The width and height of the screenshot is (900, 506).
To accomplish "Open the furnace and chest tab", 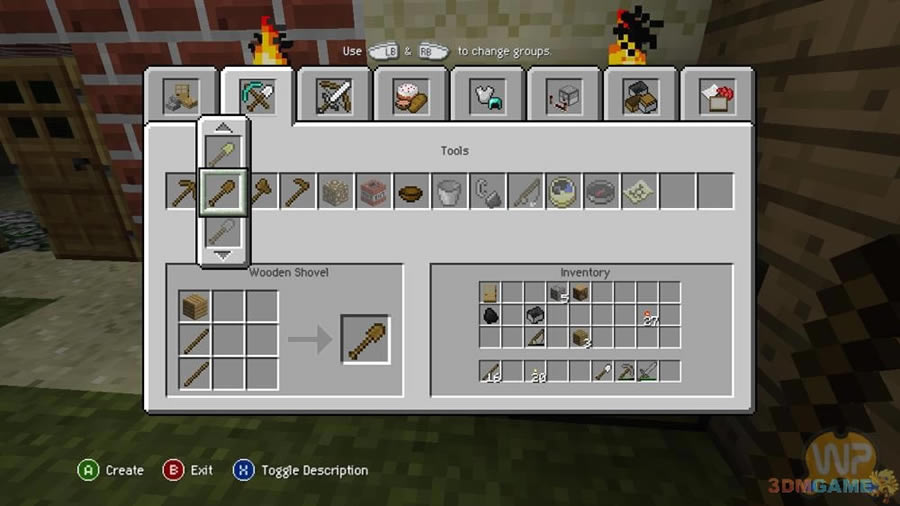I will coord(640,96).
